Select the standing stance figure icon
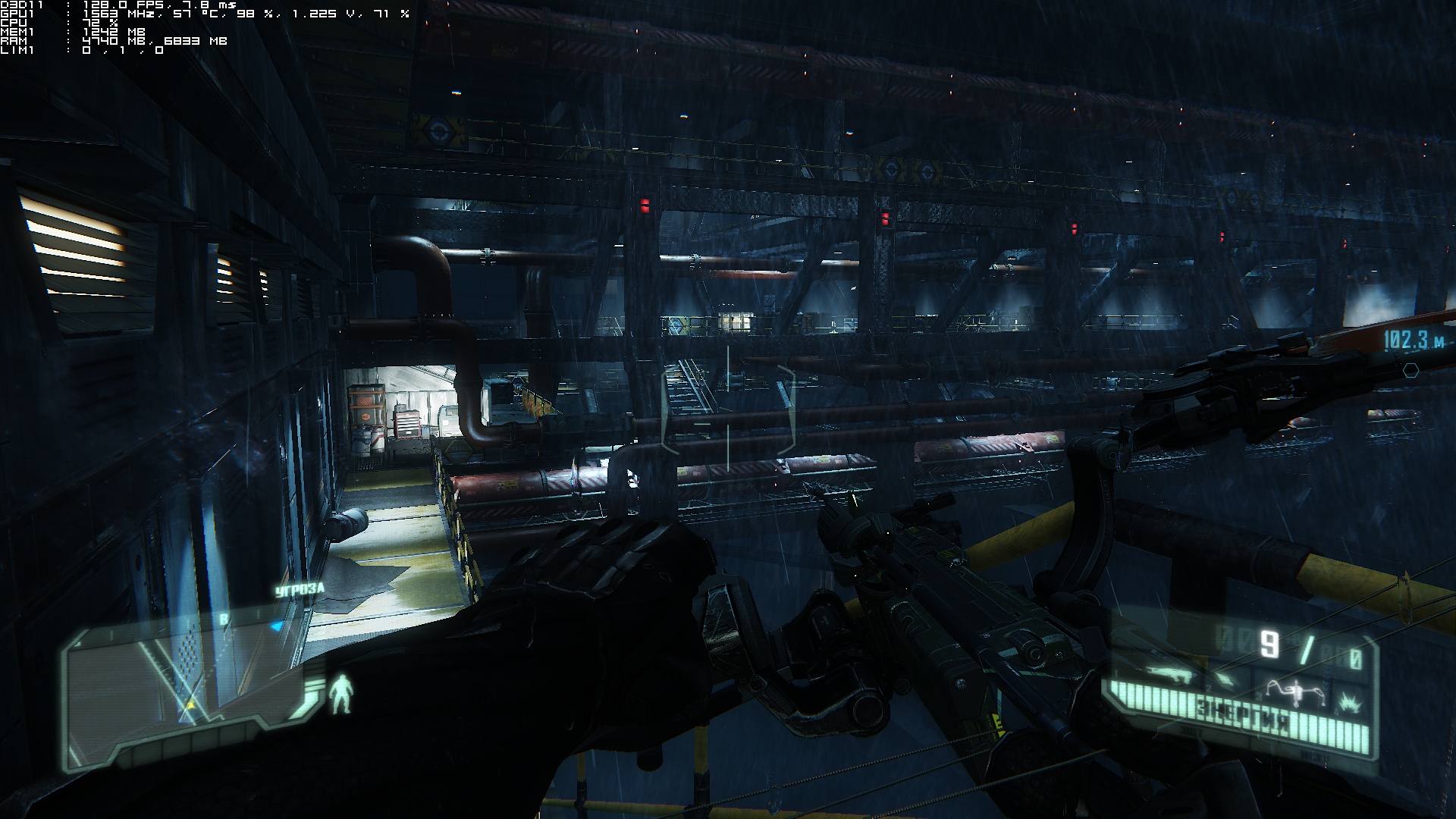The width and height of the screenshot is (1456, 819). (341, 694)
